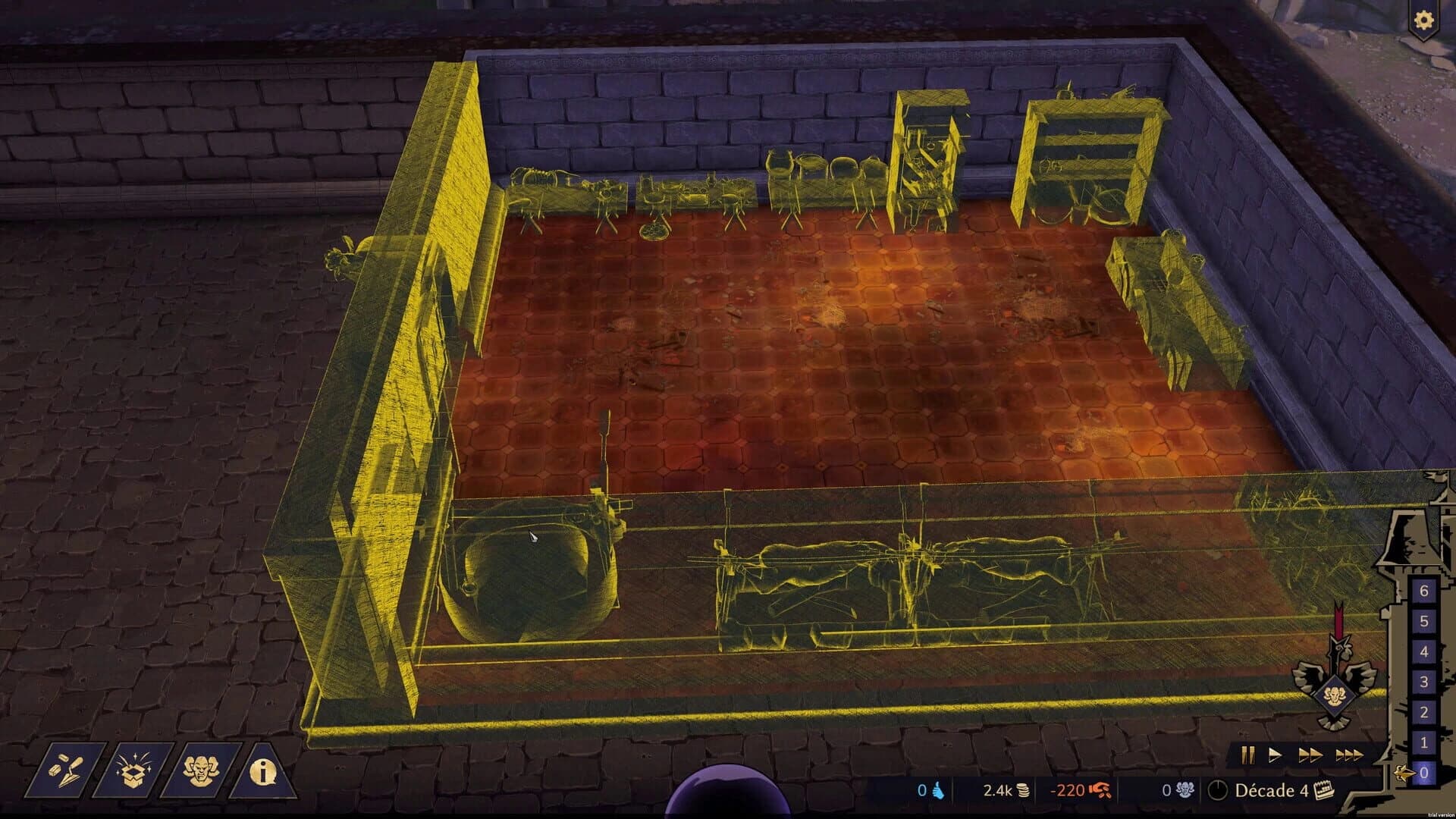Image resolution: width=1456 pixels, height=819 pixels.
Task: Set the fastest triple-arrow speed
Action: coord(1349,755)
